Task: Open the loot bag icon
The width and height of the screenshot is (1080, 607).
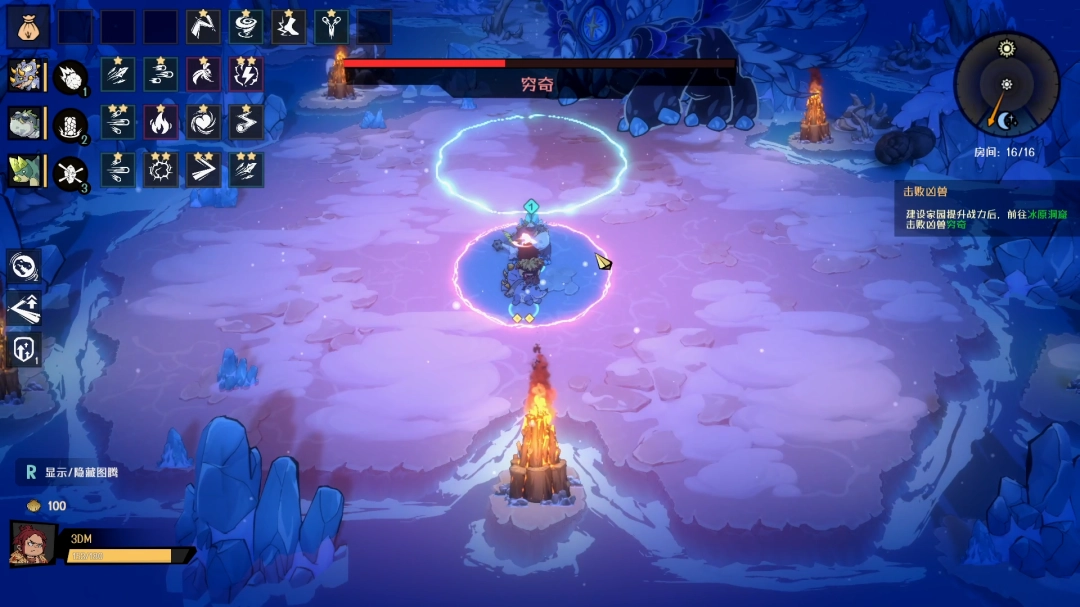Action: (28, 27)
